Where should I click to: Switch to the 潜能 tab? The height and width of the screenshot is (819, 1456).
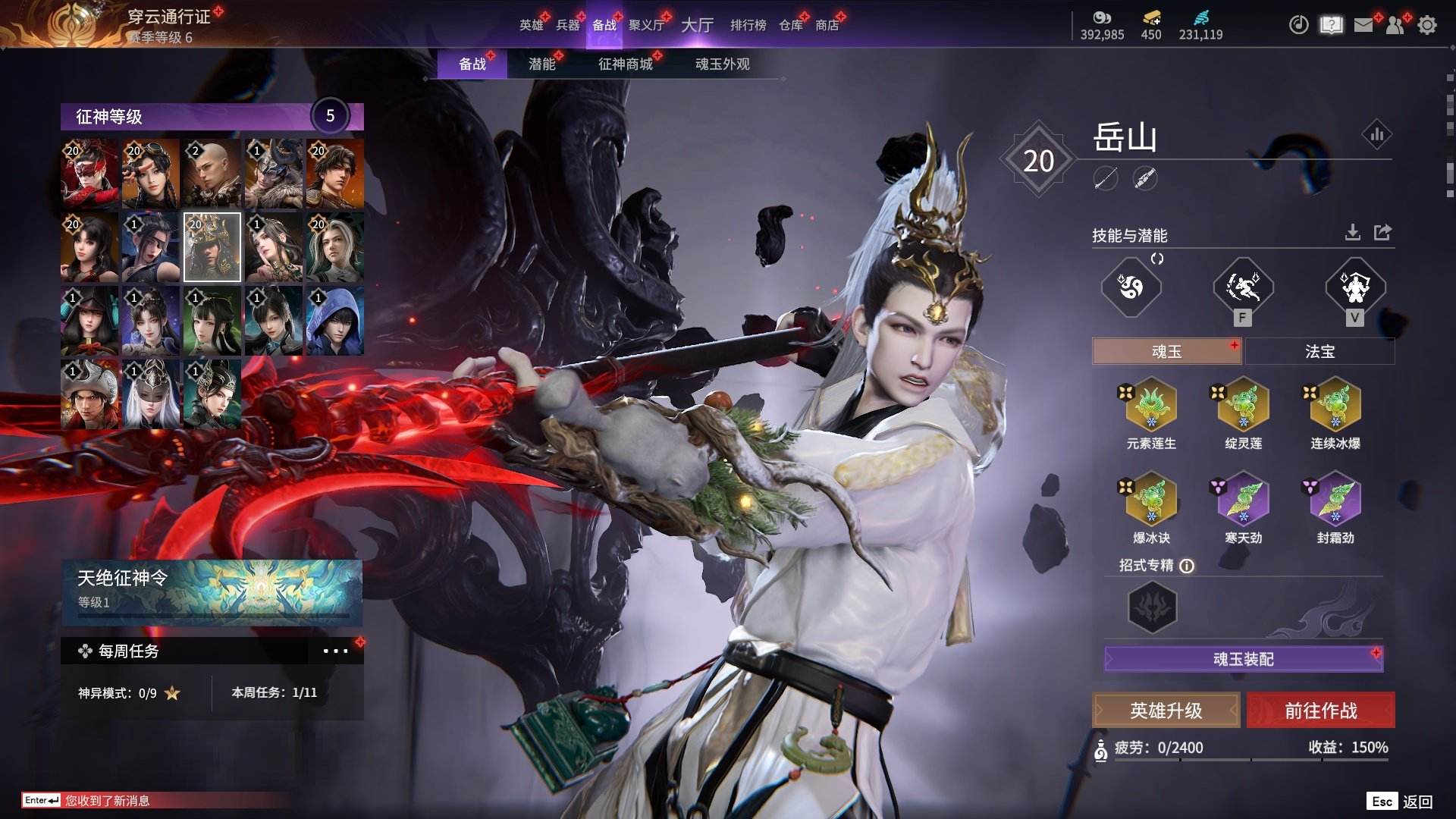tap(541, 64)
